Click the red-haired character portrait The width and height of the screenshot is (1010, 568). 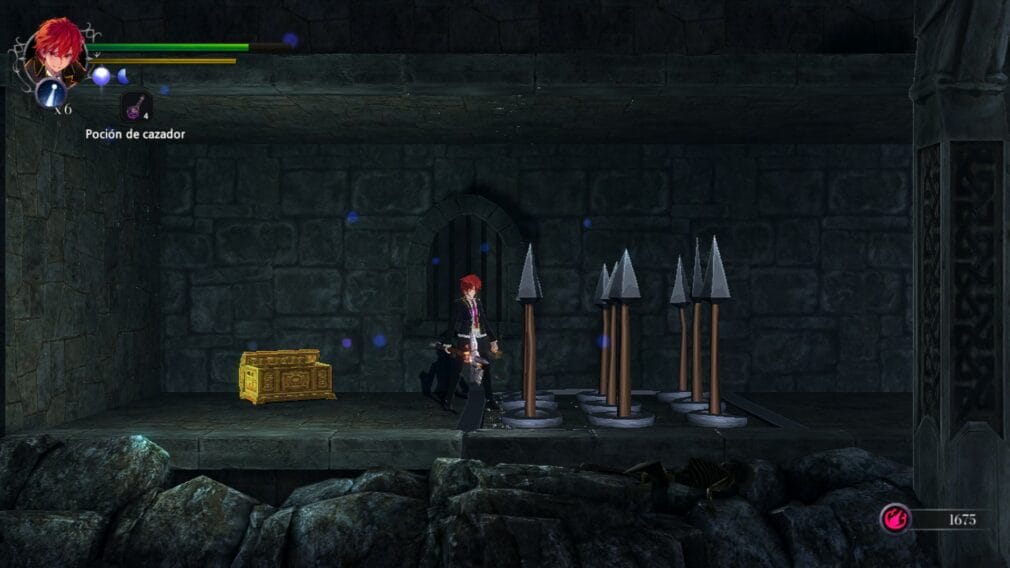58,48
